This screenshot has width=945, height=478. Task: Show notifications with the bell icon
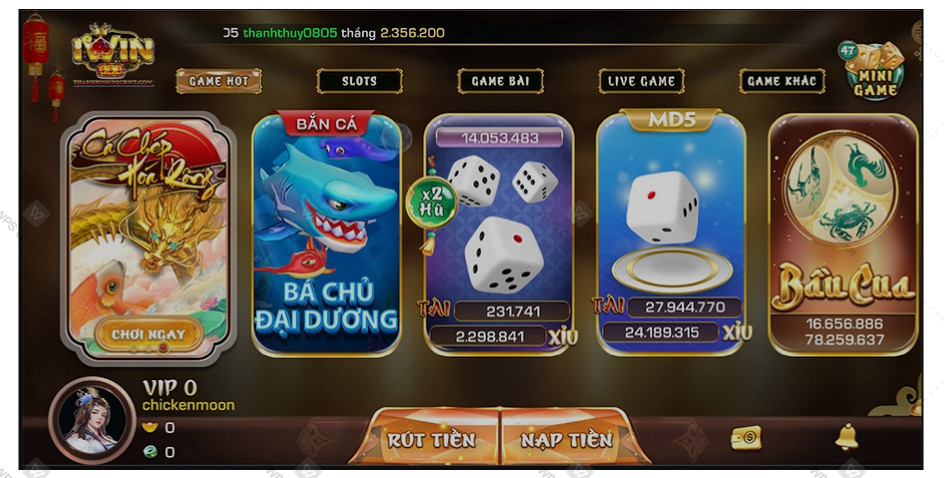coord(846,437)
